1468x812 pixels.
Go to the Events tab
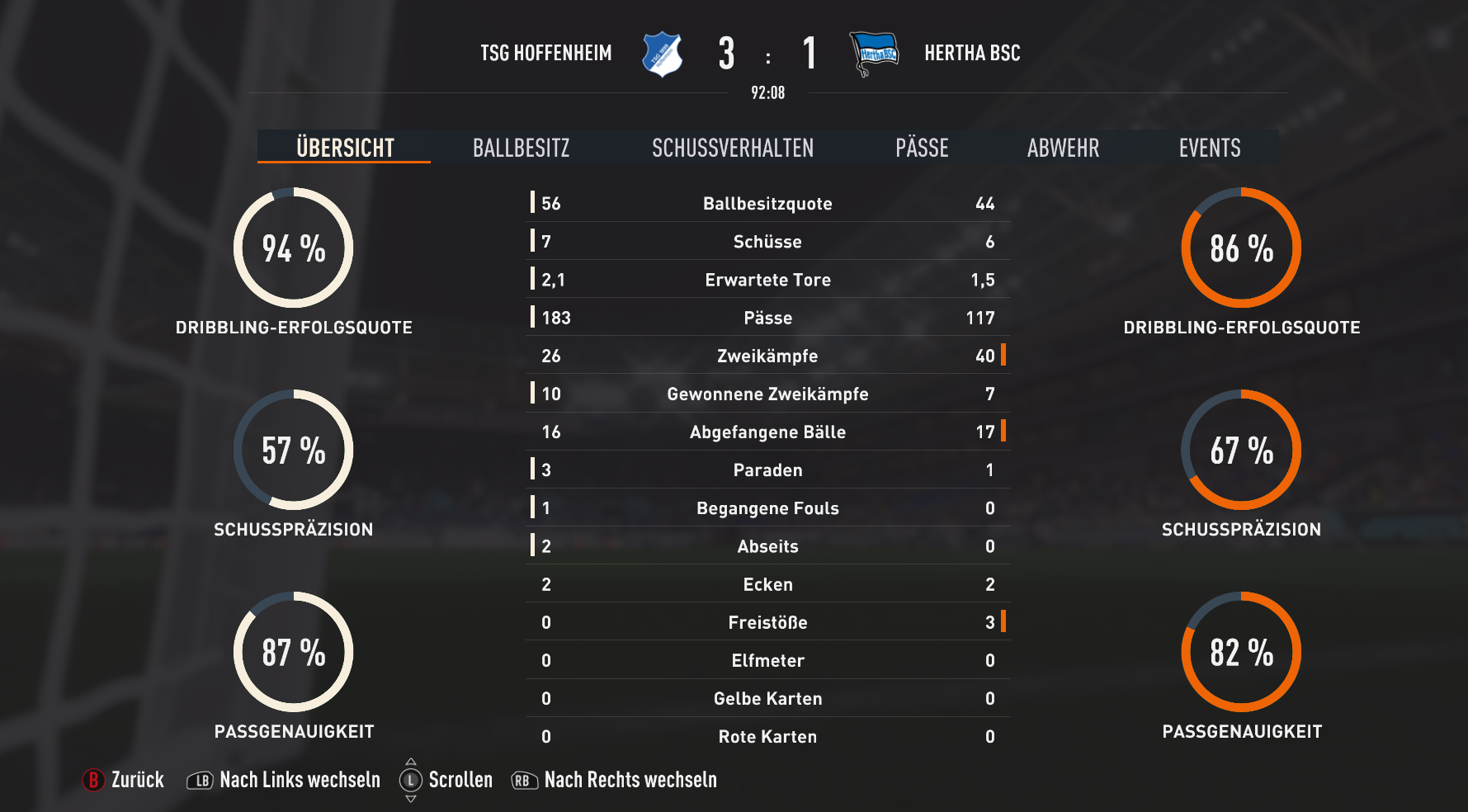1210,148
